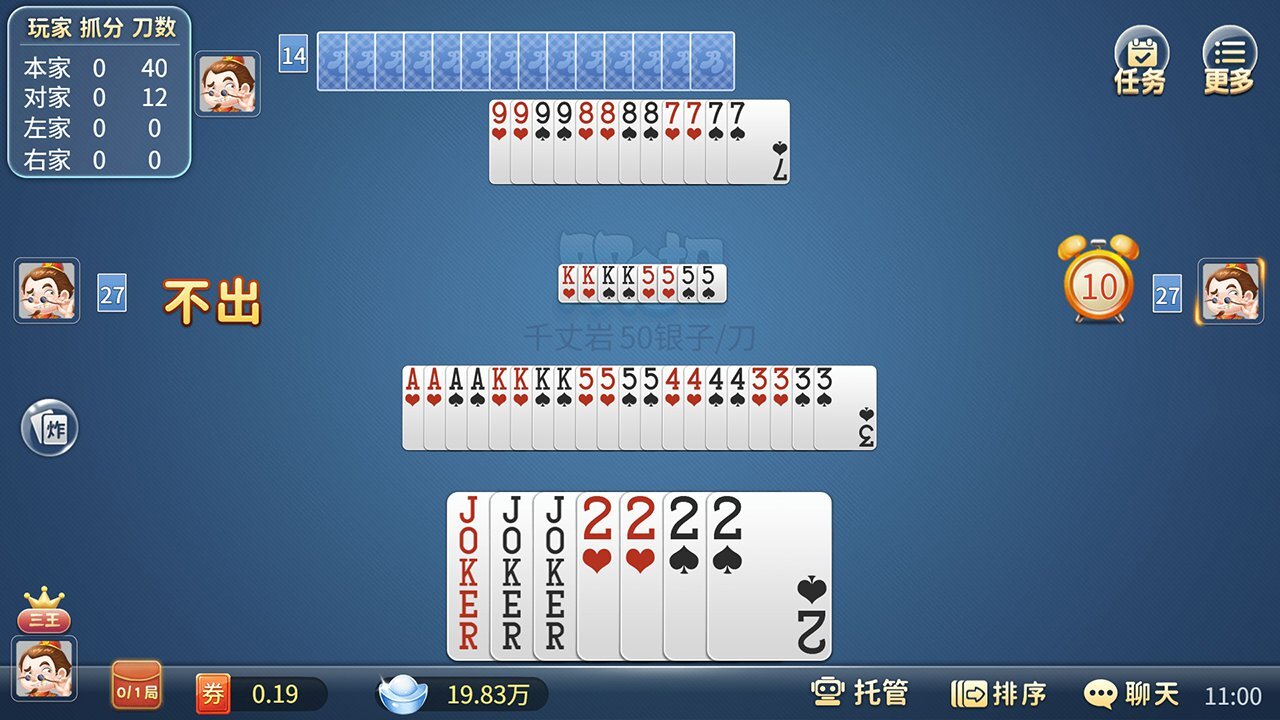The width and height of the screenshot is (1280, 720).
Task: Open the score table panel
Action: [98, 93]
